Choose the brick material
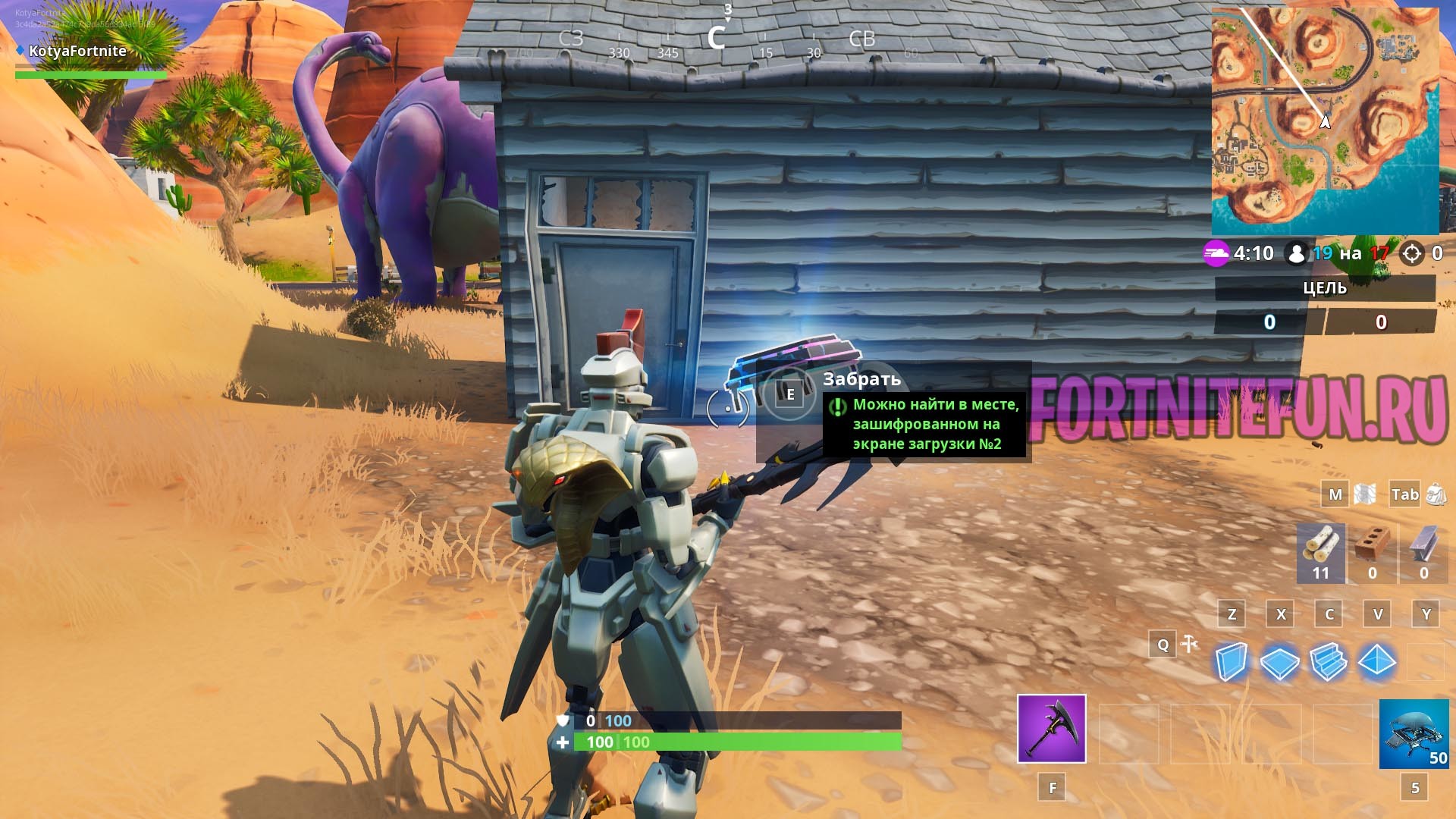Viewport: 1456px width, 819px height. click(x=1372, y=553)
